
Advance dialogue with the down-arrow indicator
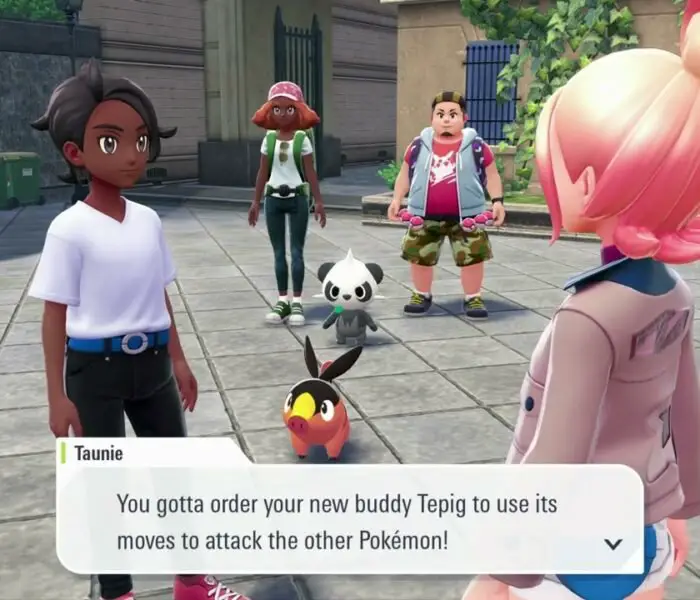click(613, 544)
